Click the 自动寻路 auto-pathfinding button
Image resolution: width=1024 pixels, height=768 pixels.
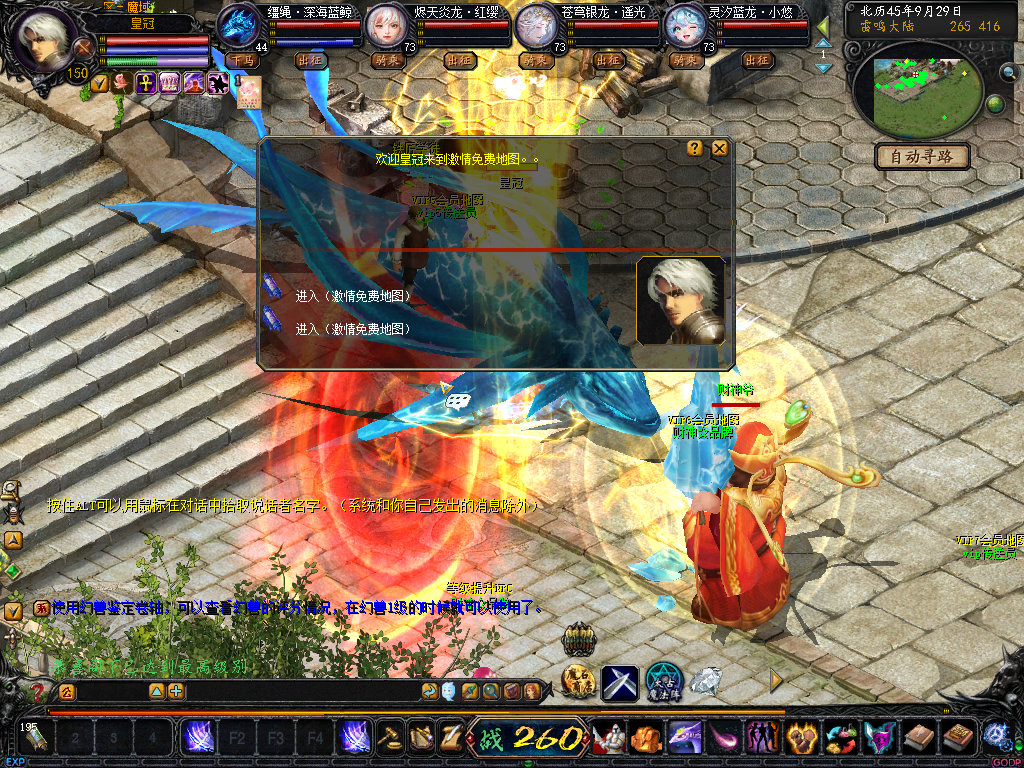pos(922,156)
